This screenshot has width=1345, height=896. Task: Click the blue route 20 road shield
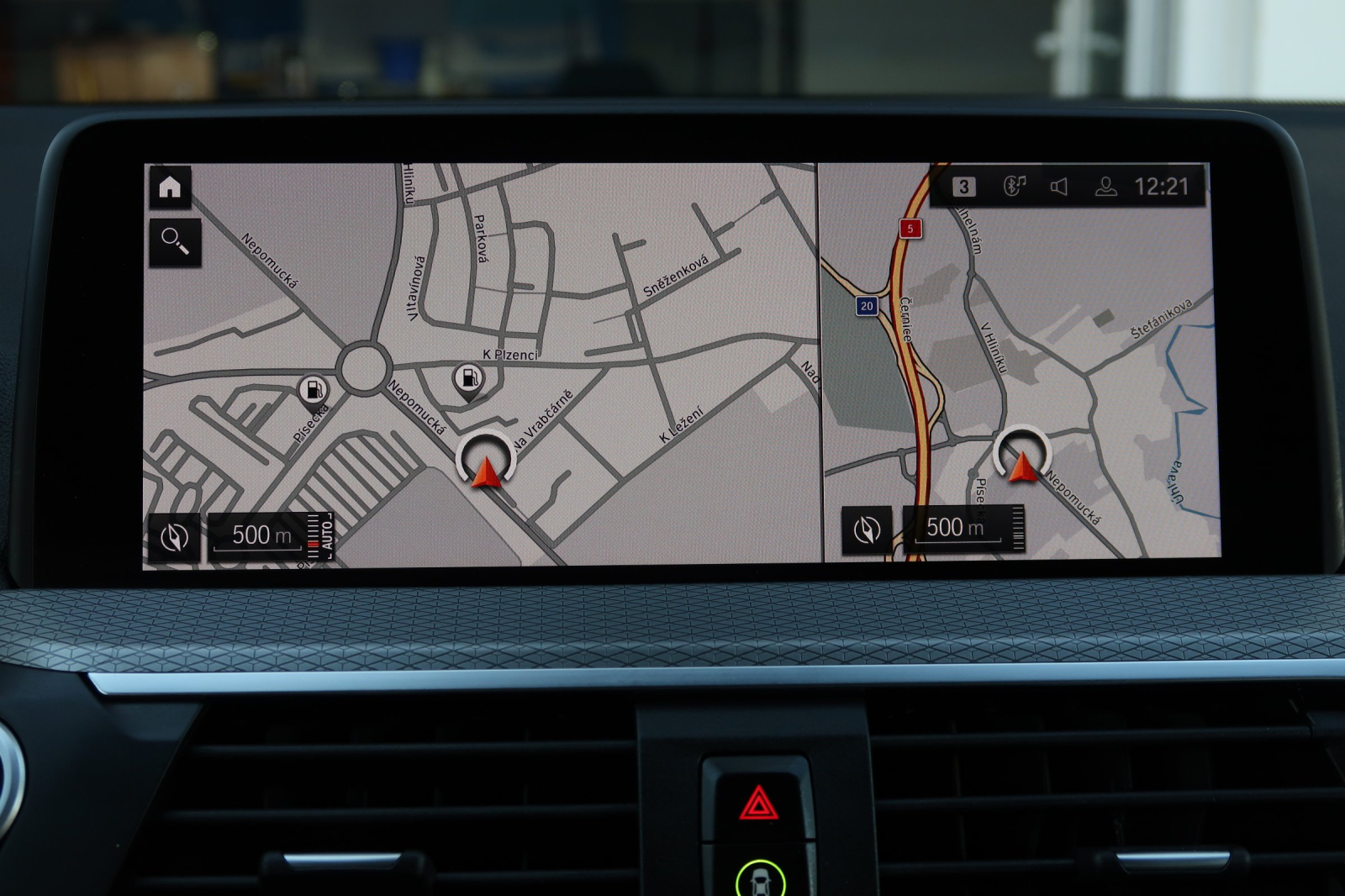867,306
